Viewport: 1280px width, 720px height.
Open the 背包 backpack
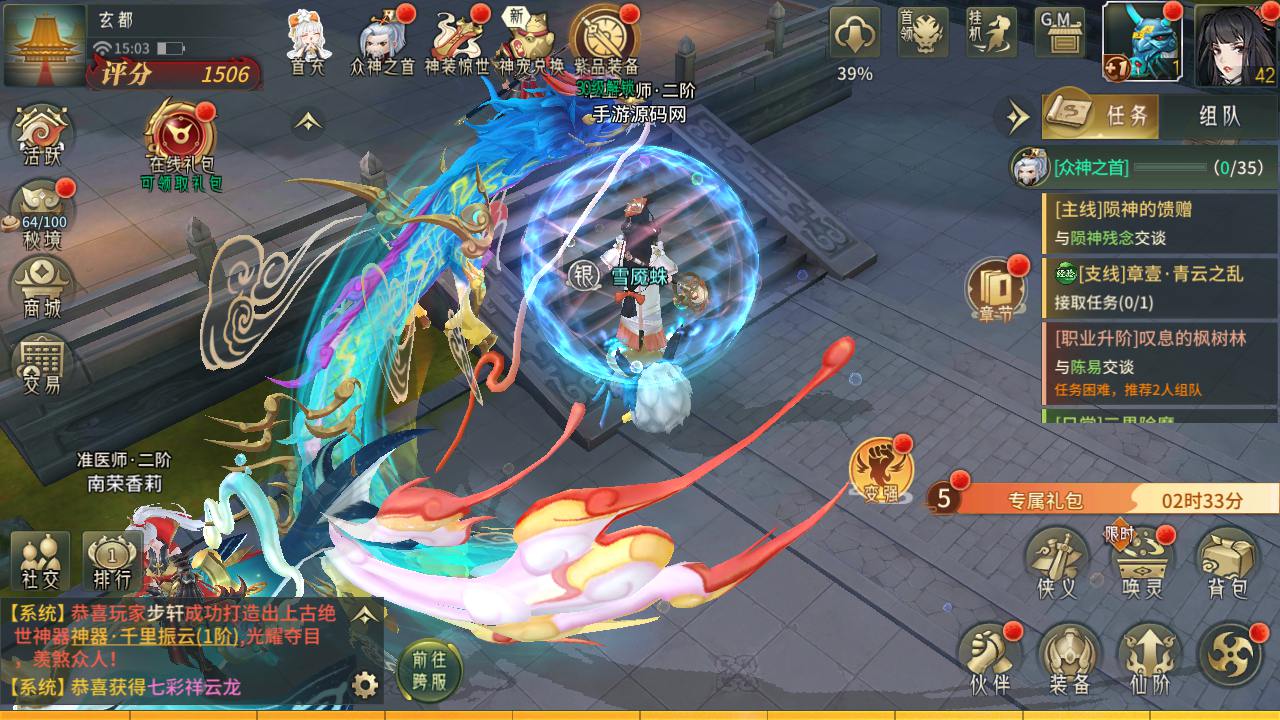point(1227,563)
